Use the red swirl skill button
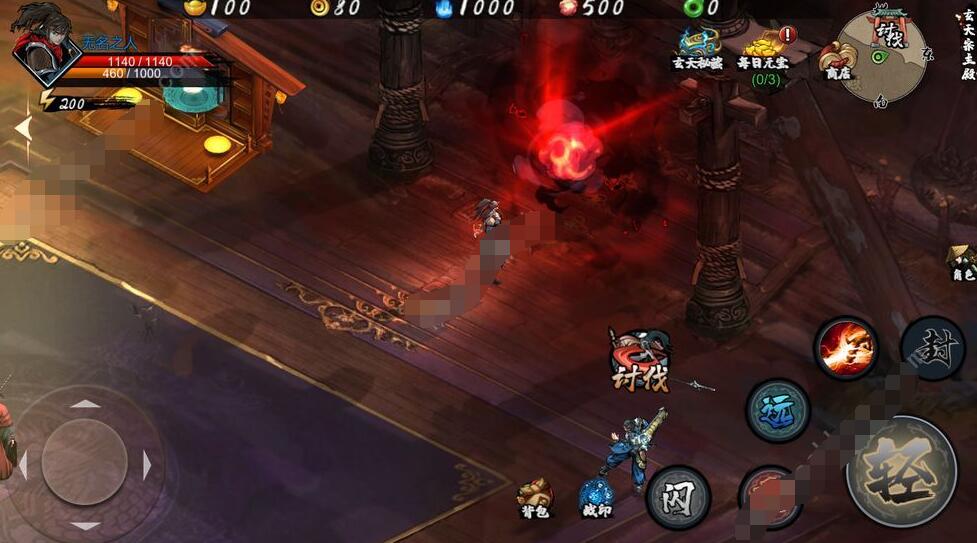The image size is (977, 543). [x=768, y=497]
